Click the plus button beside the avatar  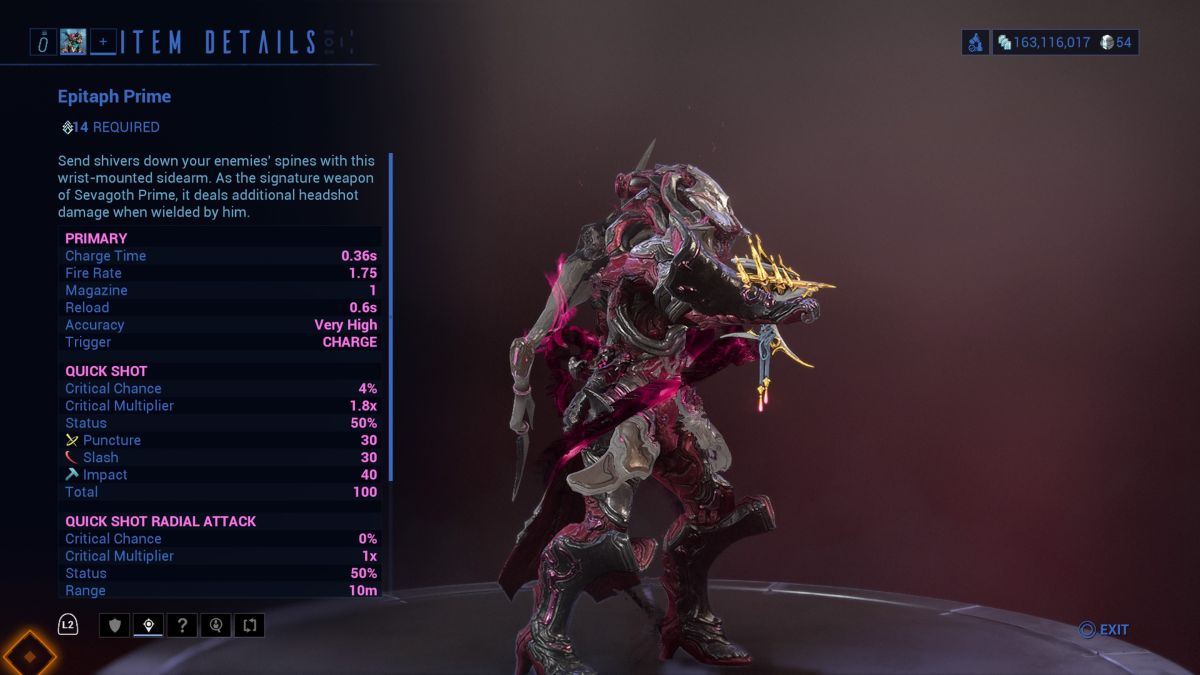[x=103, y=42]
